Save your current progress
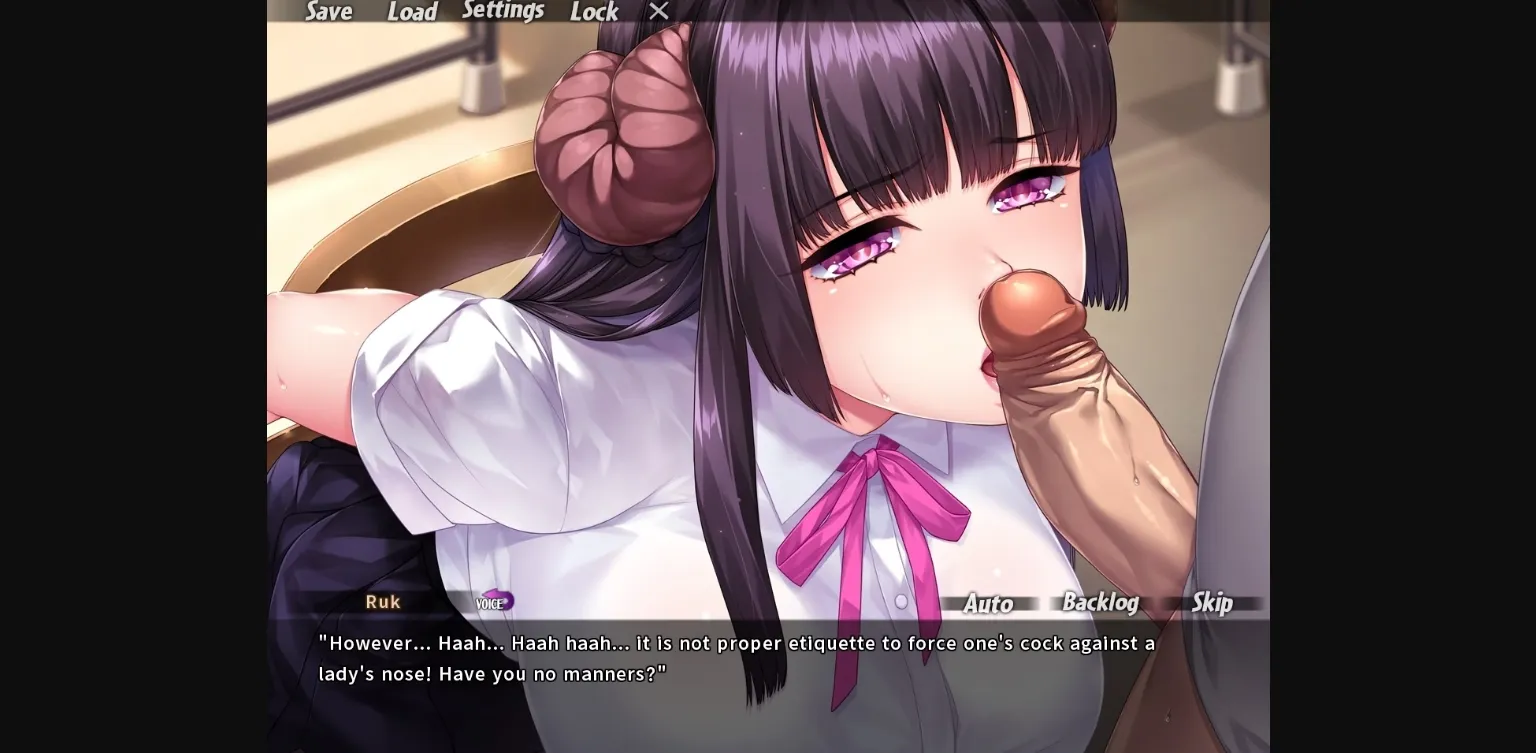 [x=328, y=12]
